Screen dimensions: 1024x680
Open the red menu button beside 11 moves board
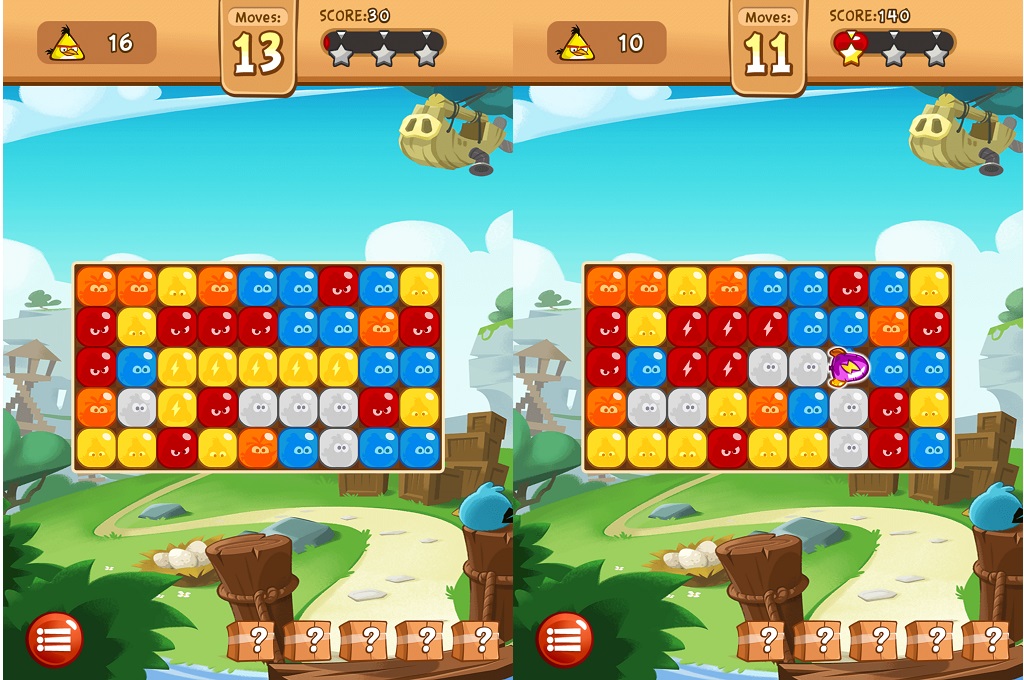[x=565, y=639]
